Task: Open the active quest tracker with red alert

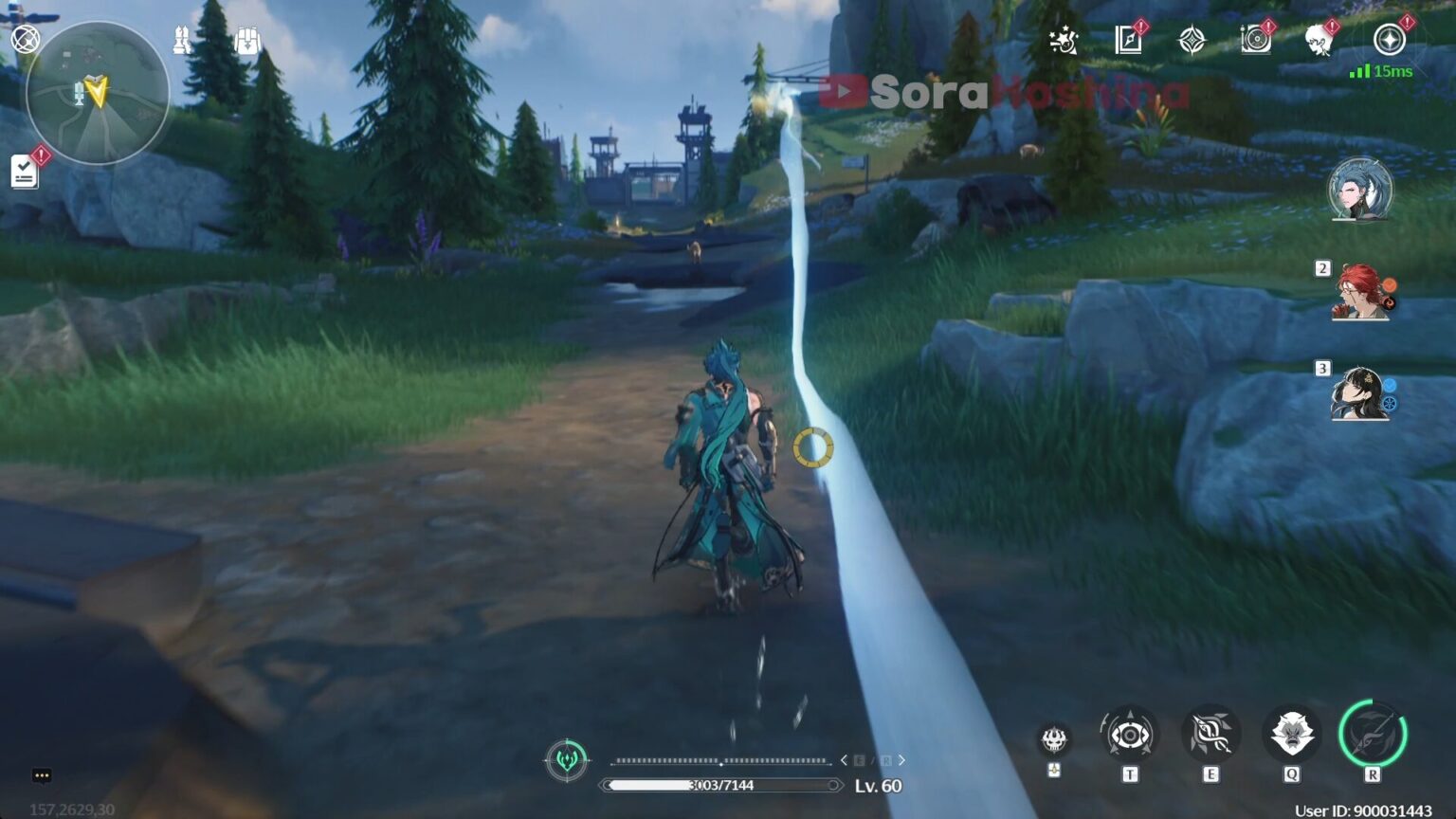Action: [x=26, y=171]
